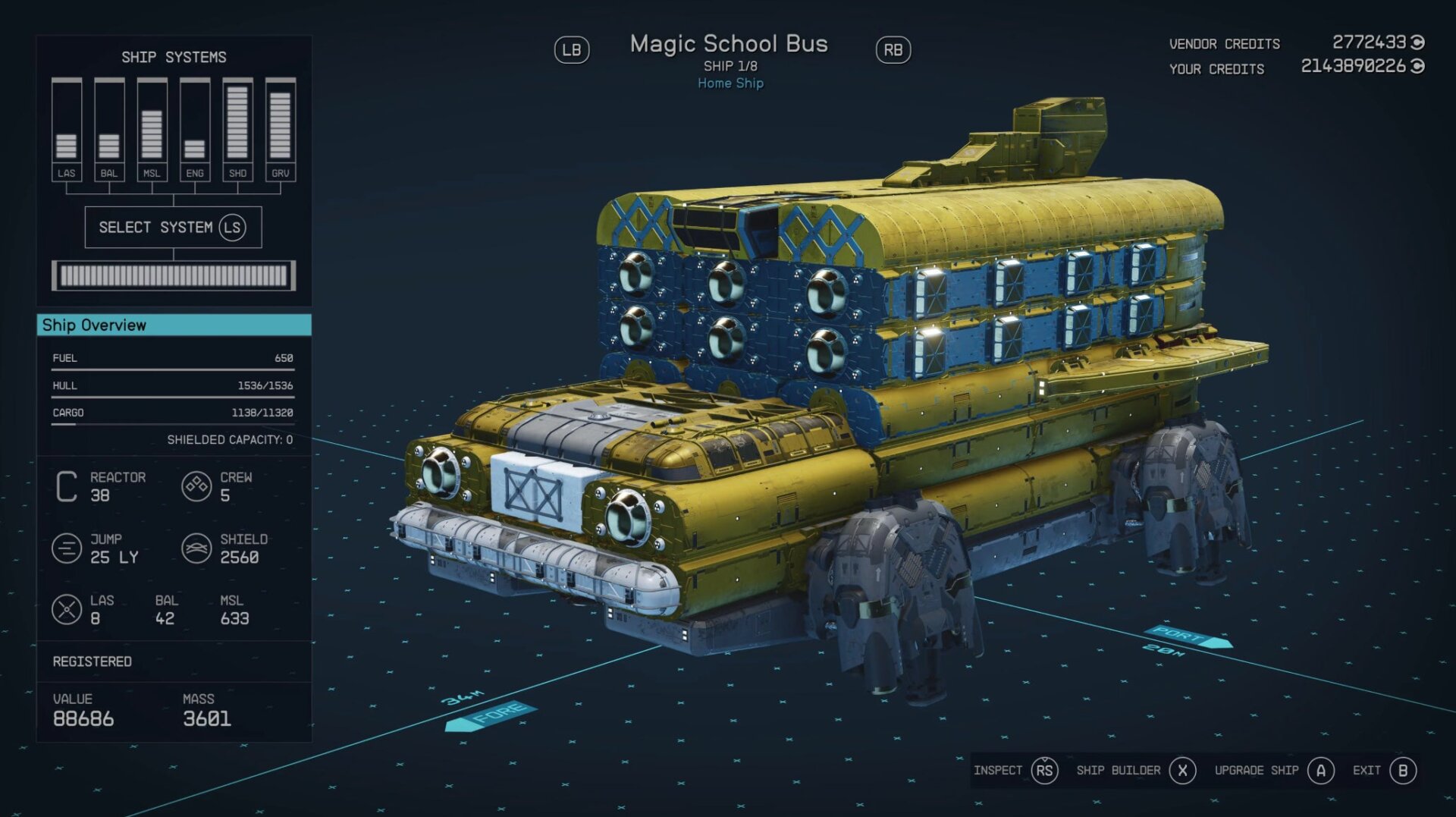
Task: Open the Ship Overview panel header
Action: click(174, 325)
